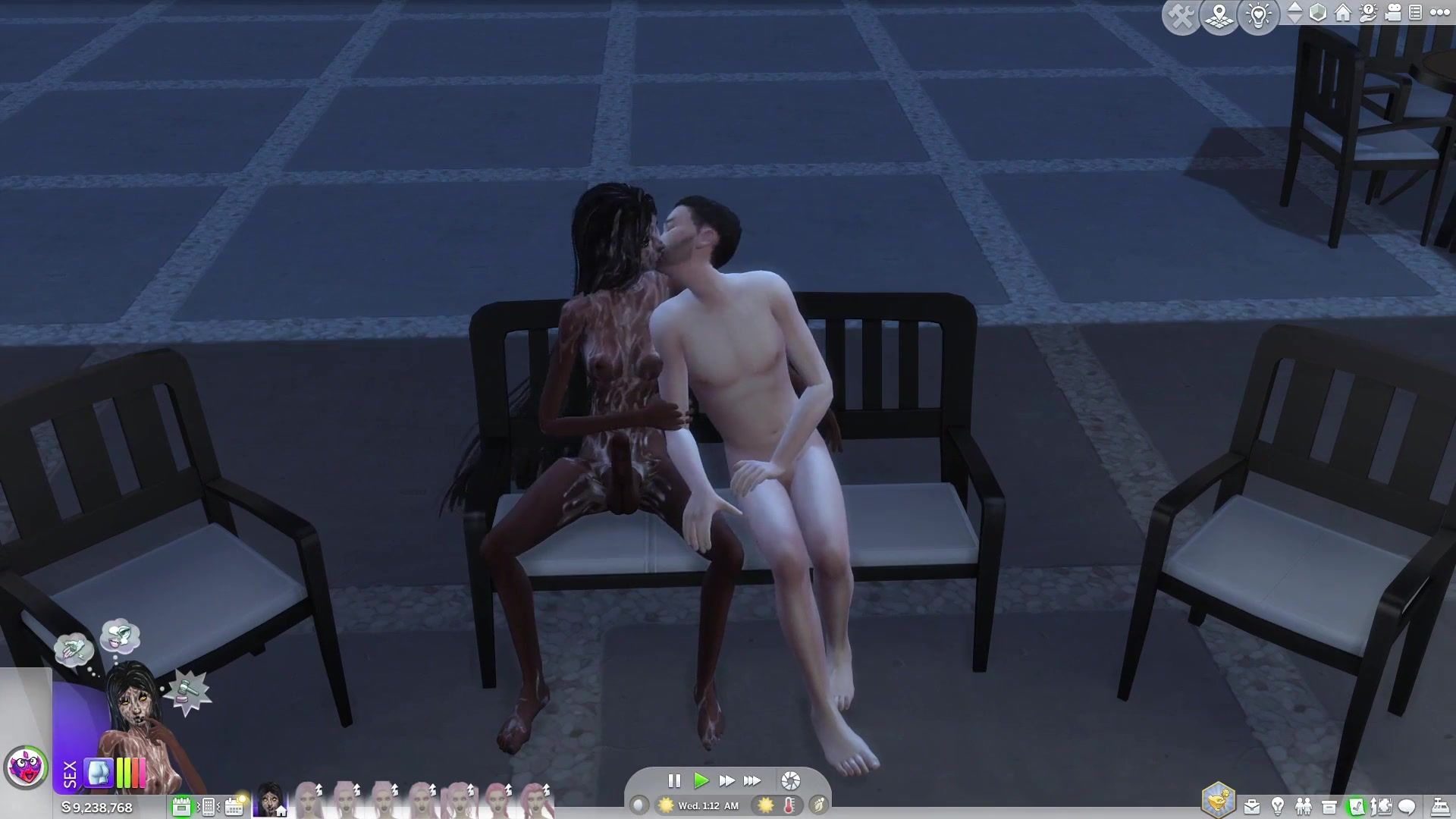Set game speed to normal play
The image size is (1456, 819).
[x=701, y=780]
